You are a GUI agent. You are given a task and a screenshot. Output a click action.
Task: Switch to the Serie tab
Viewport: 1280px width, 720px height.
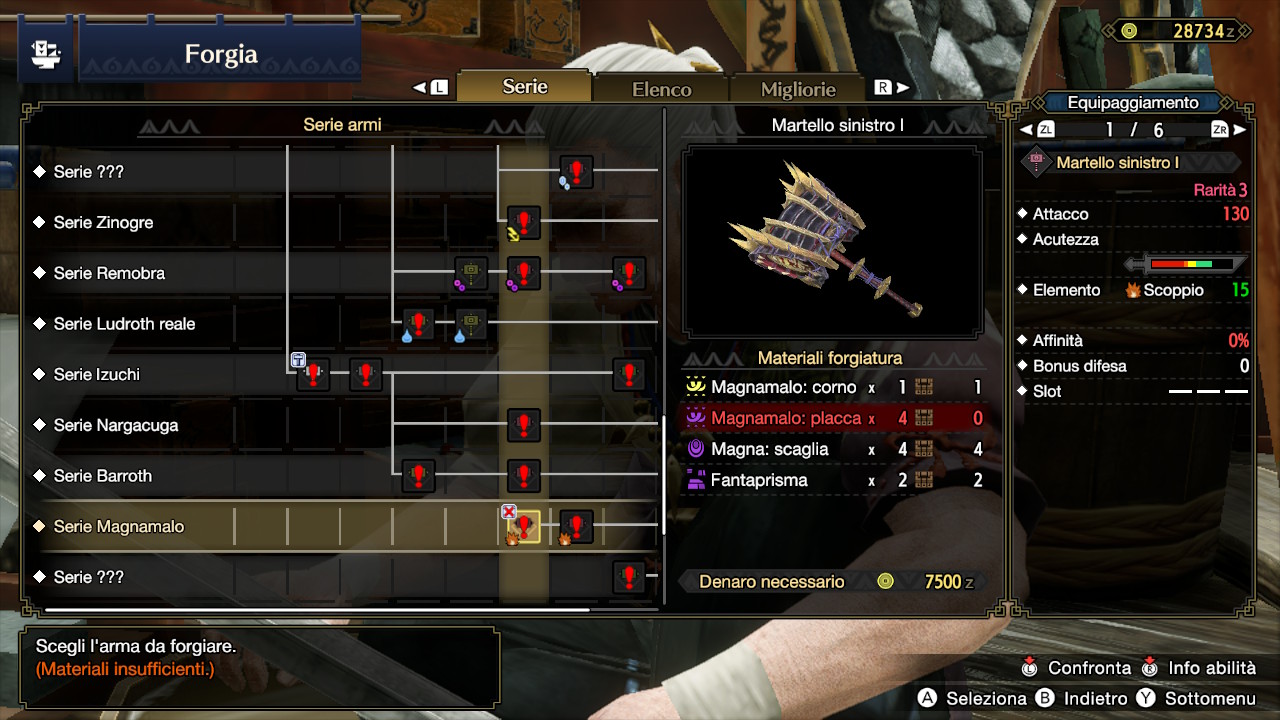(524, 87)
